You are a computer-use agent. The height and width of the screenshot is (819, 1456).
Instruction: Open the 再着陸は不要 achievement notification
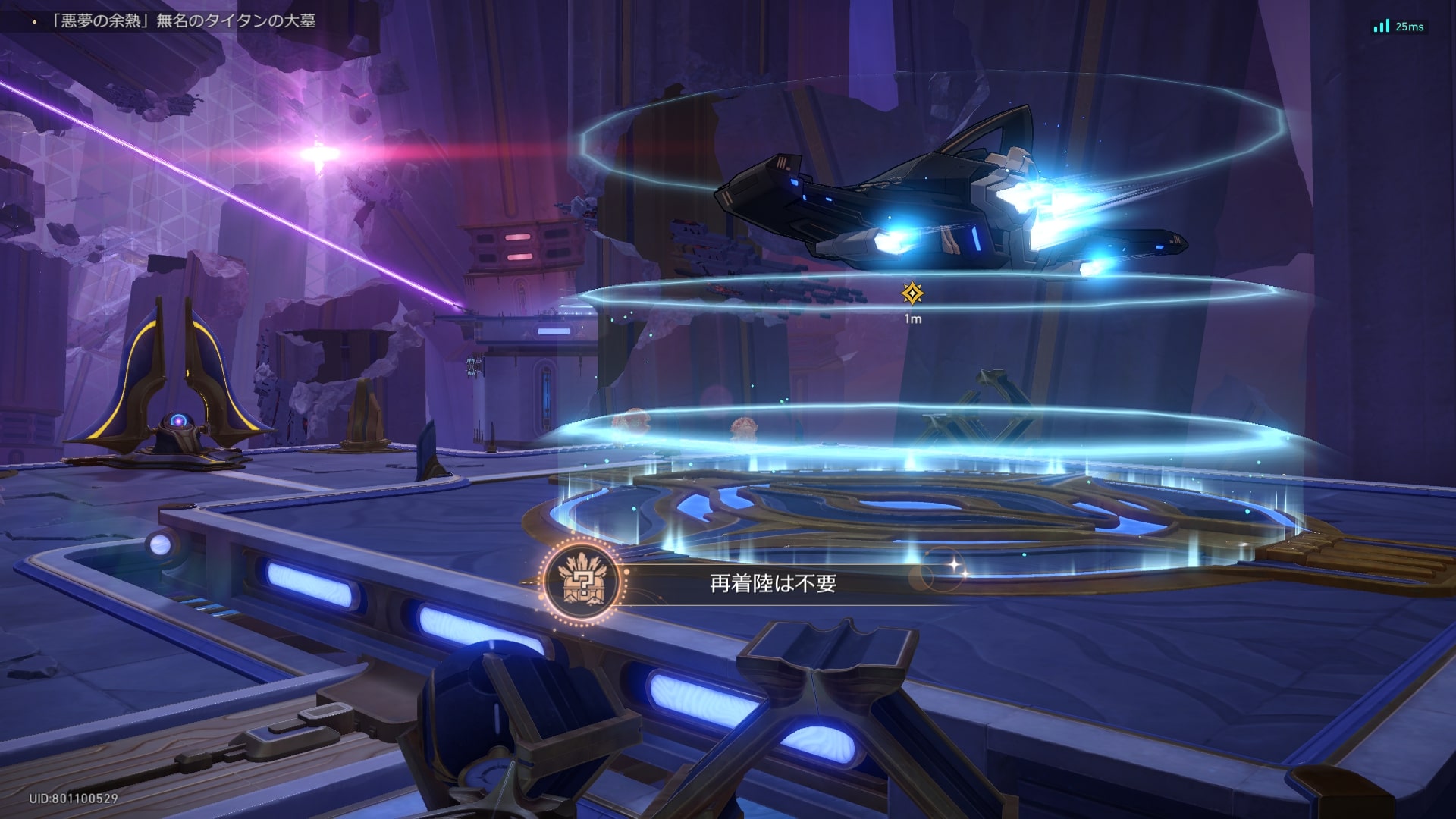773,583
